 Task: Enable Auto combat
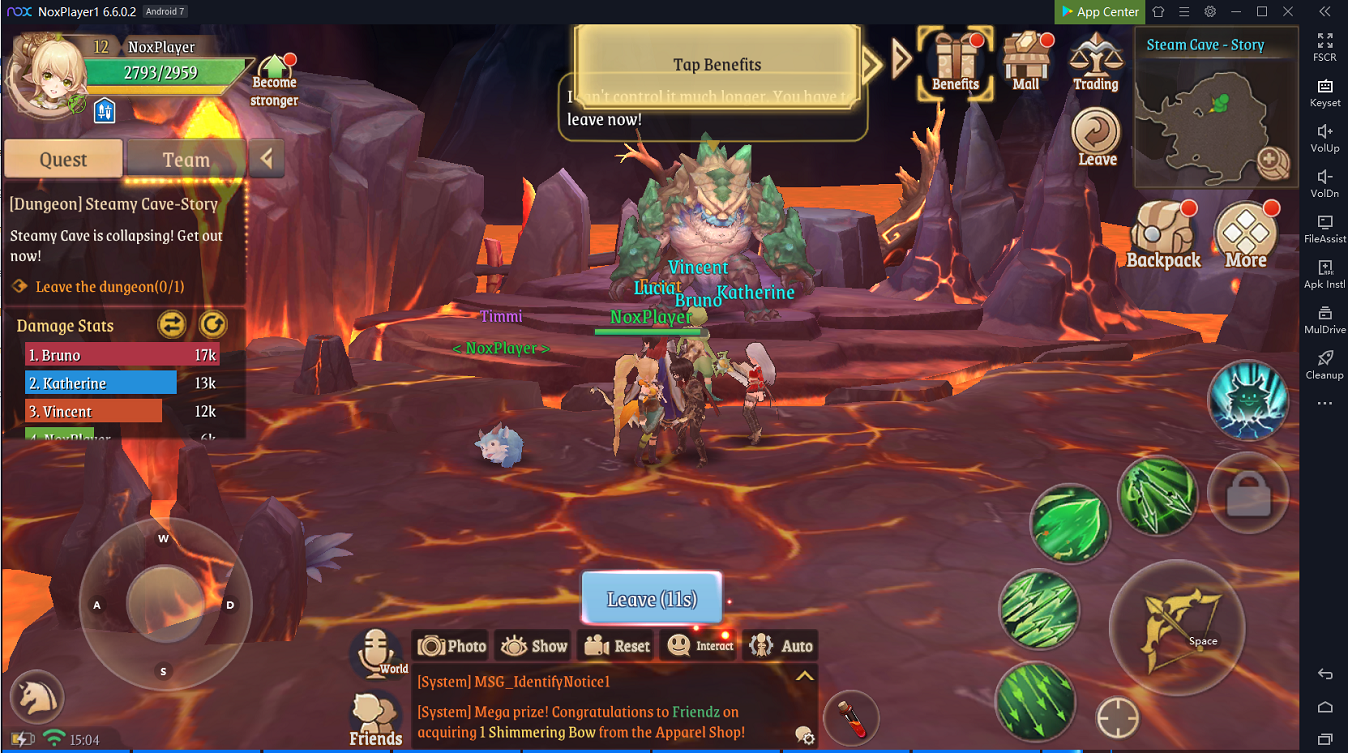point(780,646)
